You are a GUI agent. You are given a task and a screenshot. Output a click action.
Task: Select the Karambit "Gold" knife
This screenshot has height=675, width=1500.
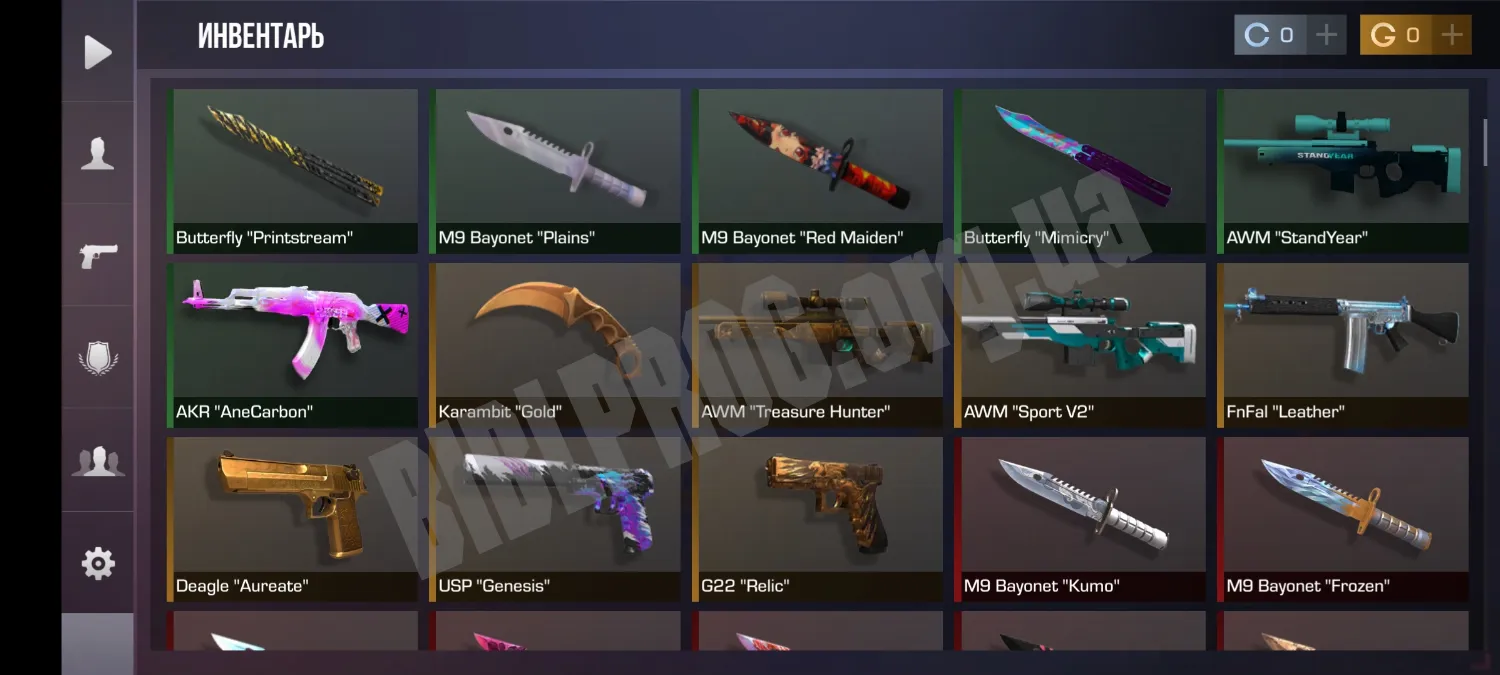click(x=555, y=344)
